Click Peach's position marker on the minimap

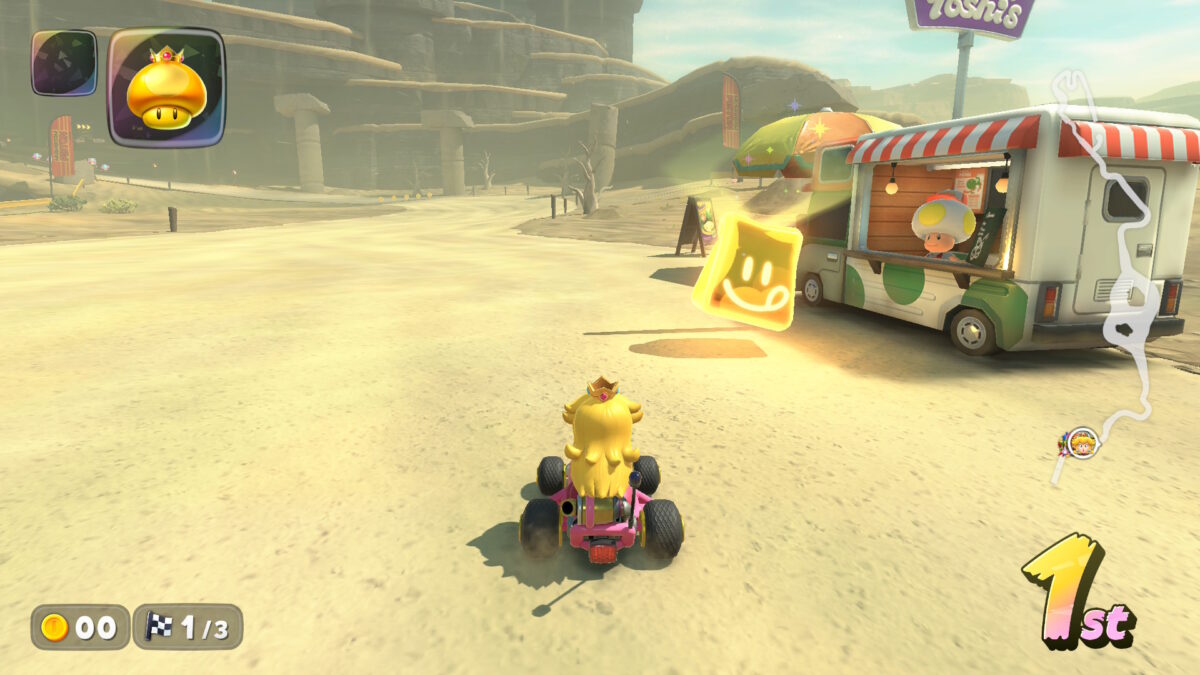point(1081,442)
